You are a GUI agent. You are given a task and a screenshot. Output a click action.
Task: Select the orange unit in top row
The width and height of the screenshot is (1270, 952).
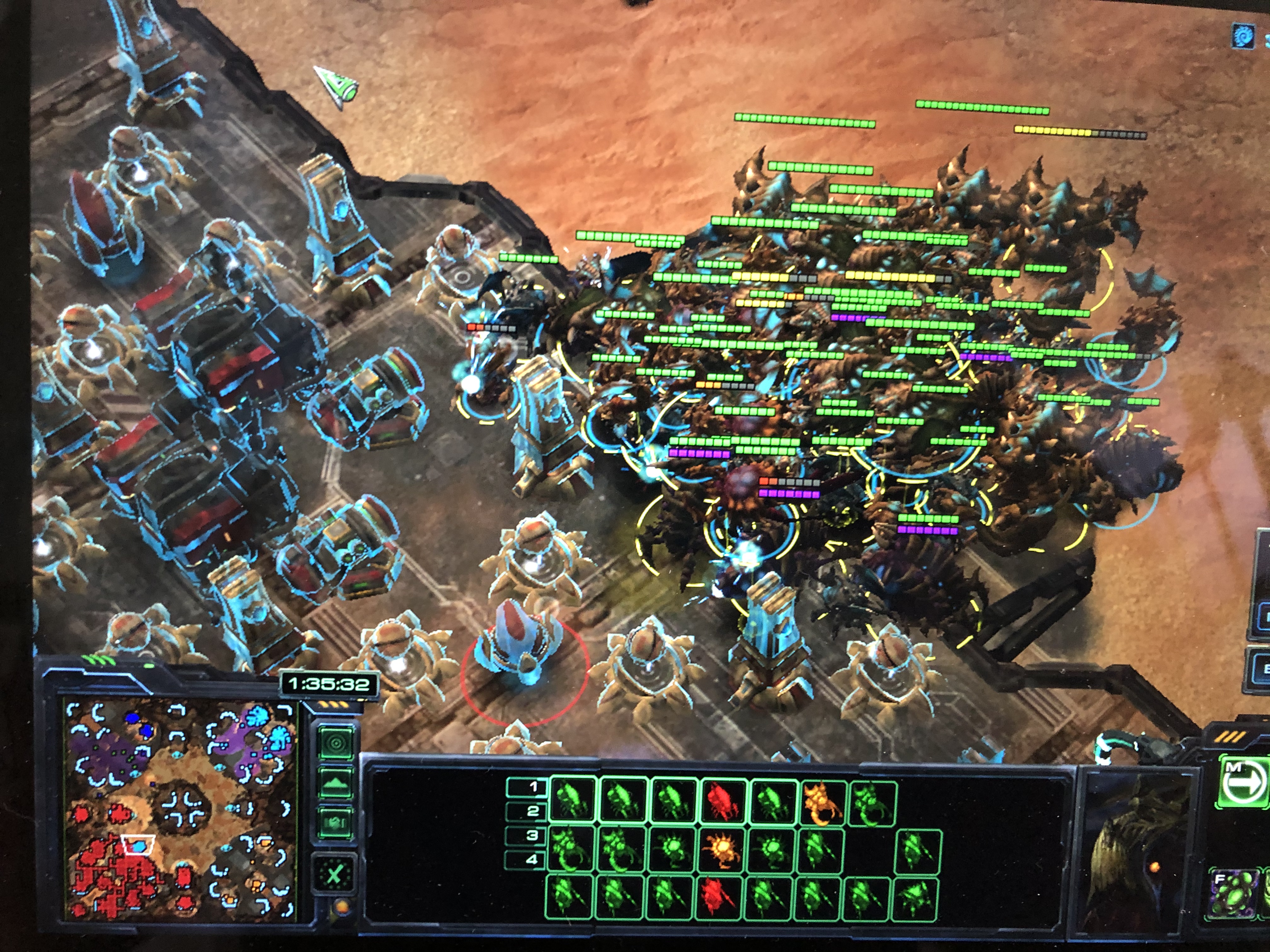point(822,802)
